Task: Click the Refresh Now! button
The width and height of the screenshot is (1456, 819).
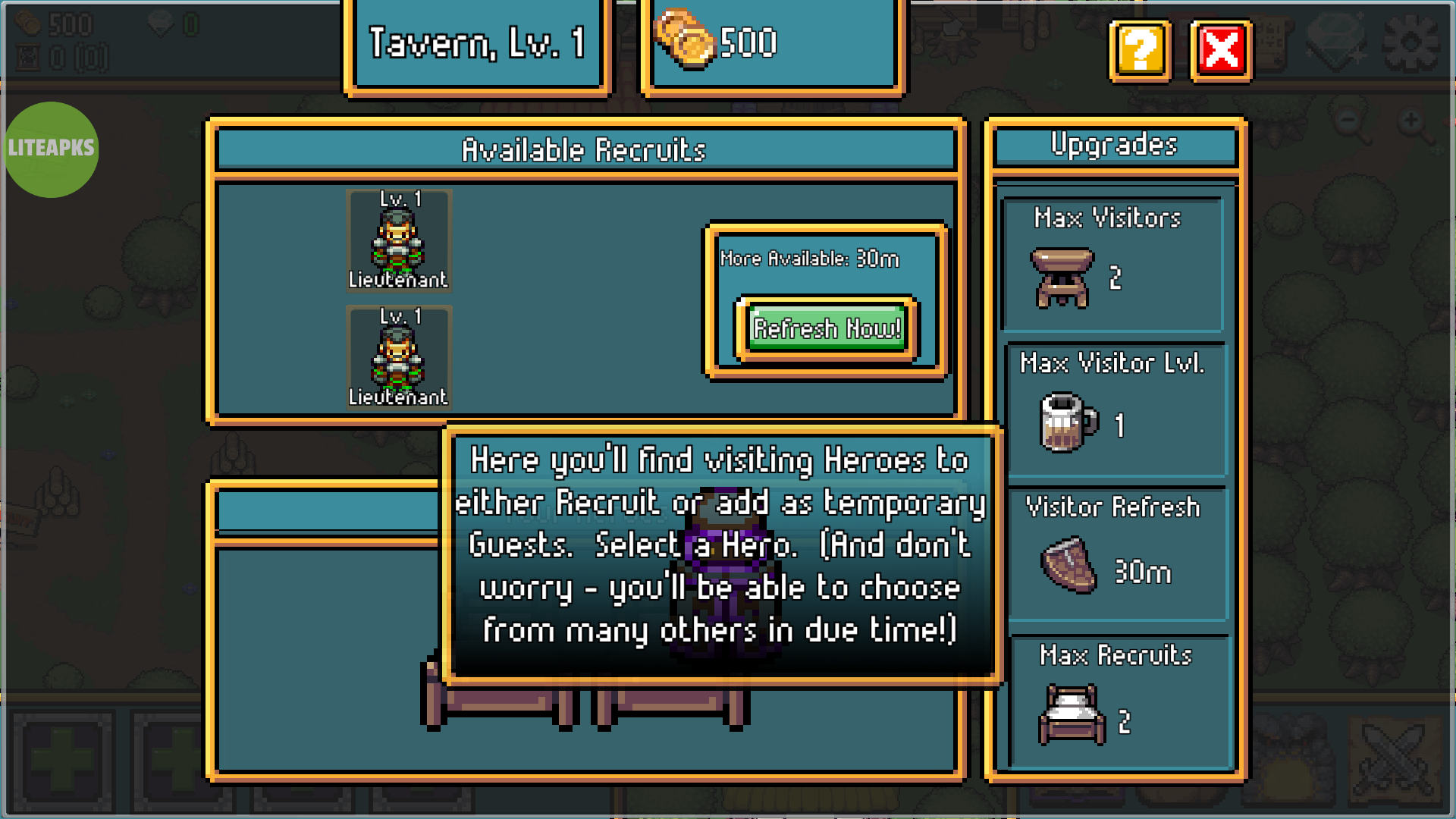Action: pos(827,328)
